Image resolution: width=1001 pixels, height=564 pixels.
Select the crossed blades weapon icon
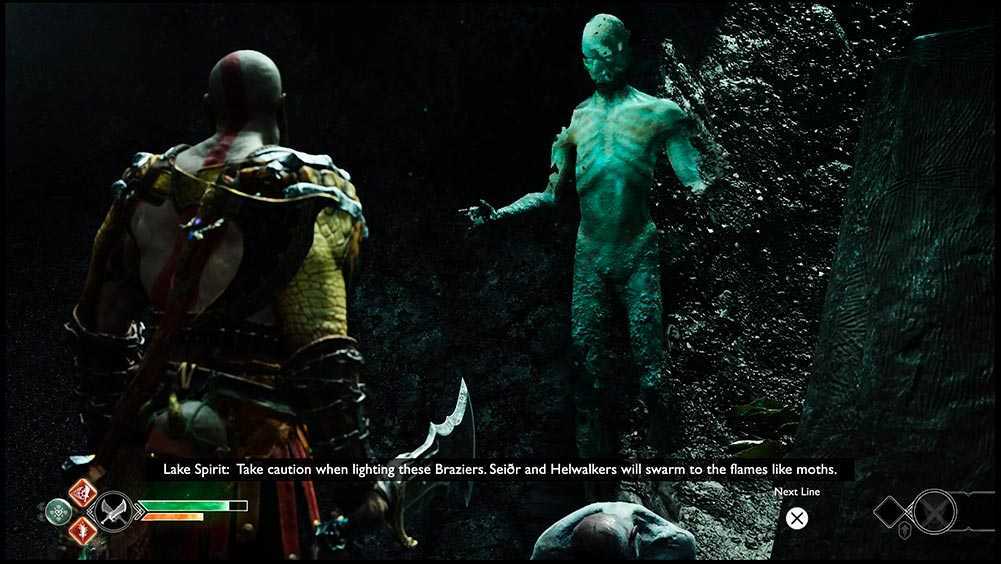[112, 512]
